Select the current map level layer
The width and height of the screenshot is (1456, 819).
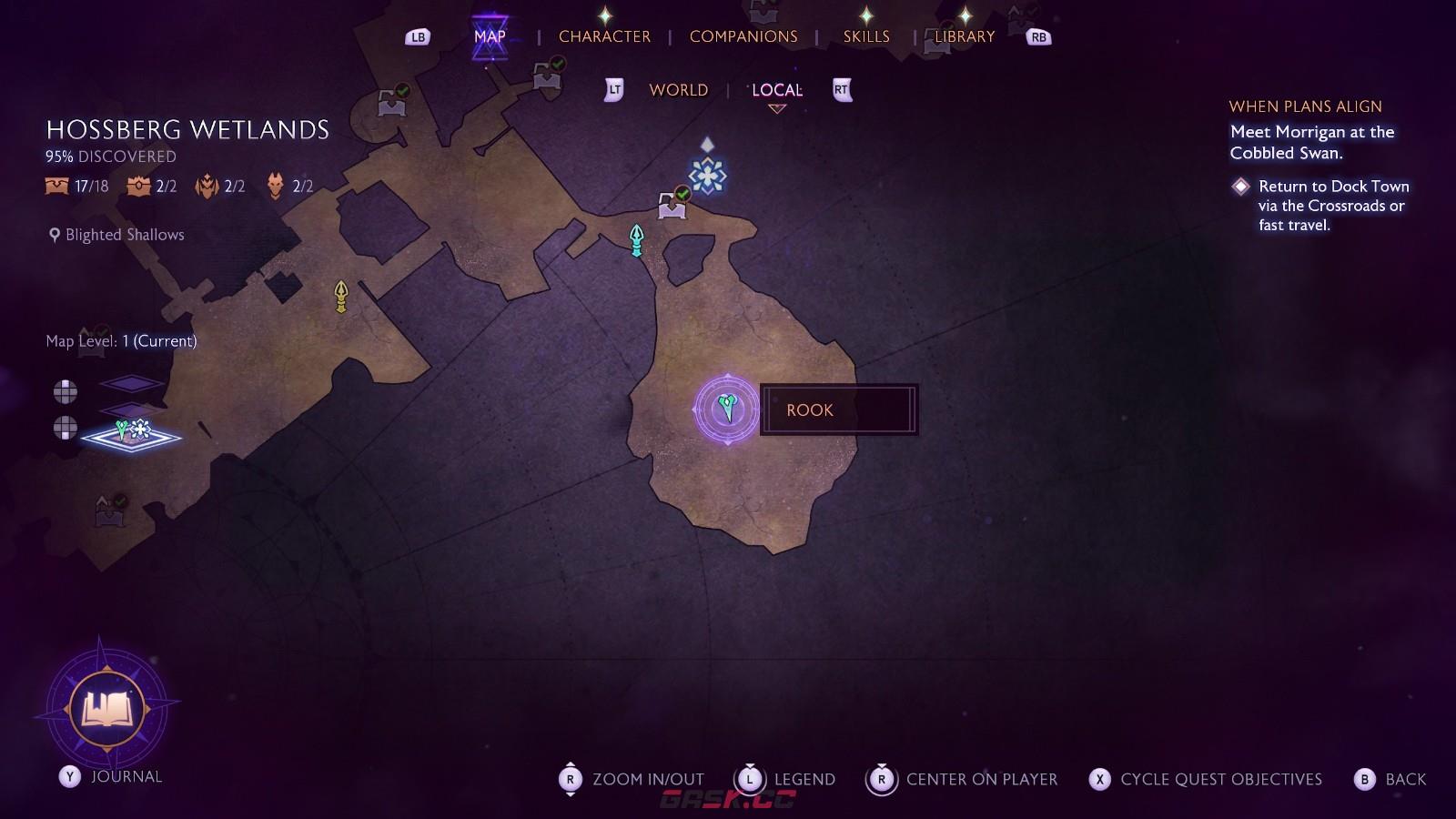tap(132, 436)
